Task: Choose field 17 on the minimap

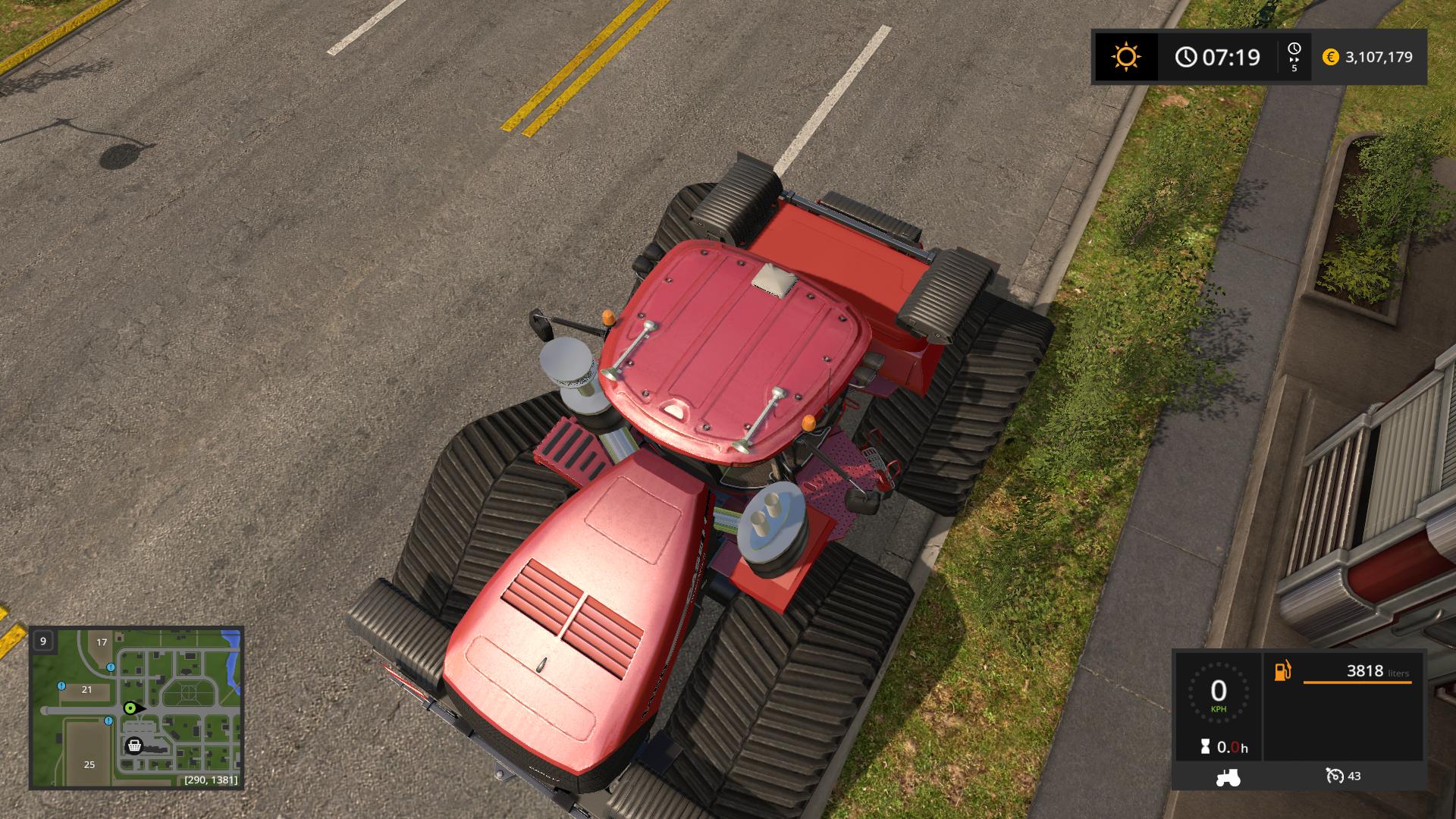Action: pos(102,642)
